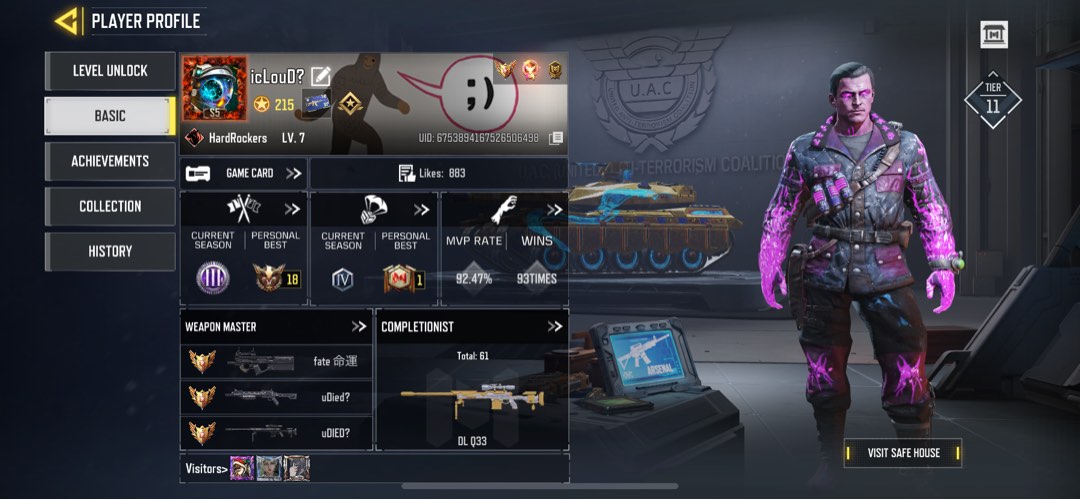Tap the Likes counter button
The image size is (1080, 500).
point(438,173)
